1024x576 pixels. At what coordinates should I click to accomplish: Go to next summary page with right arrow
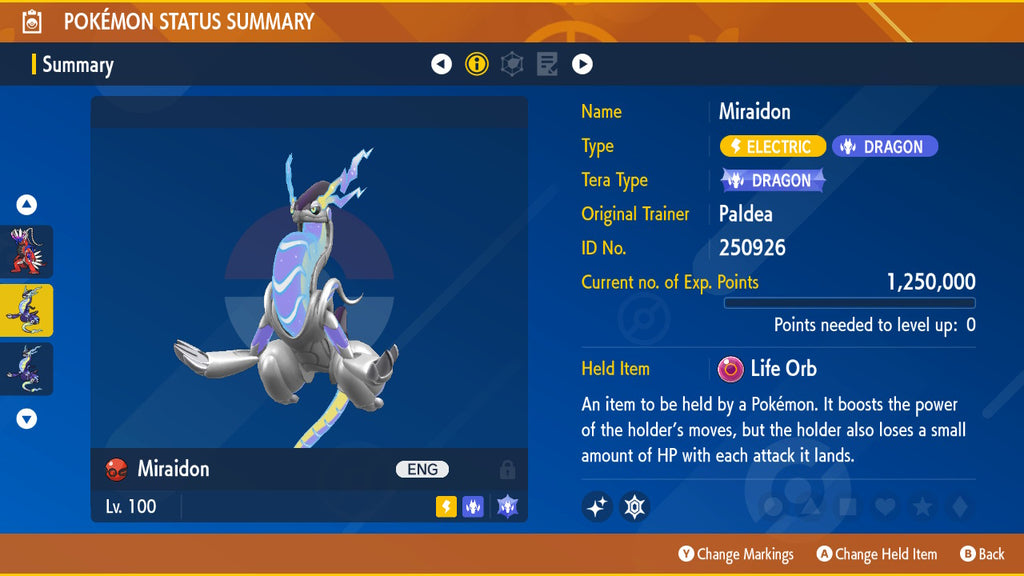click(x=582, y=65)
